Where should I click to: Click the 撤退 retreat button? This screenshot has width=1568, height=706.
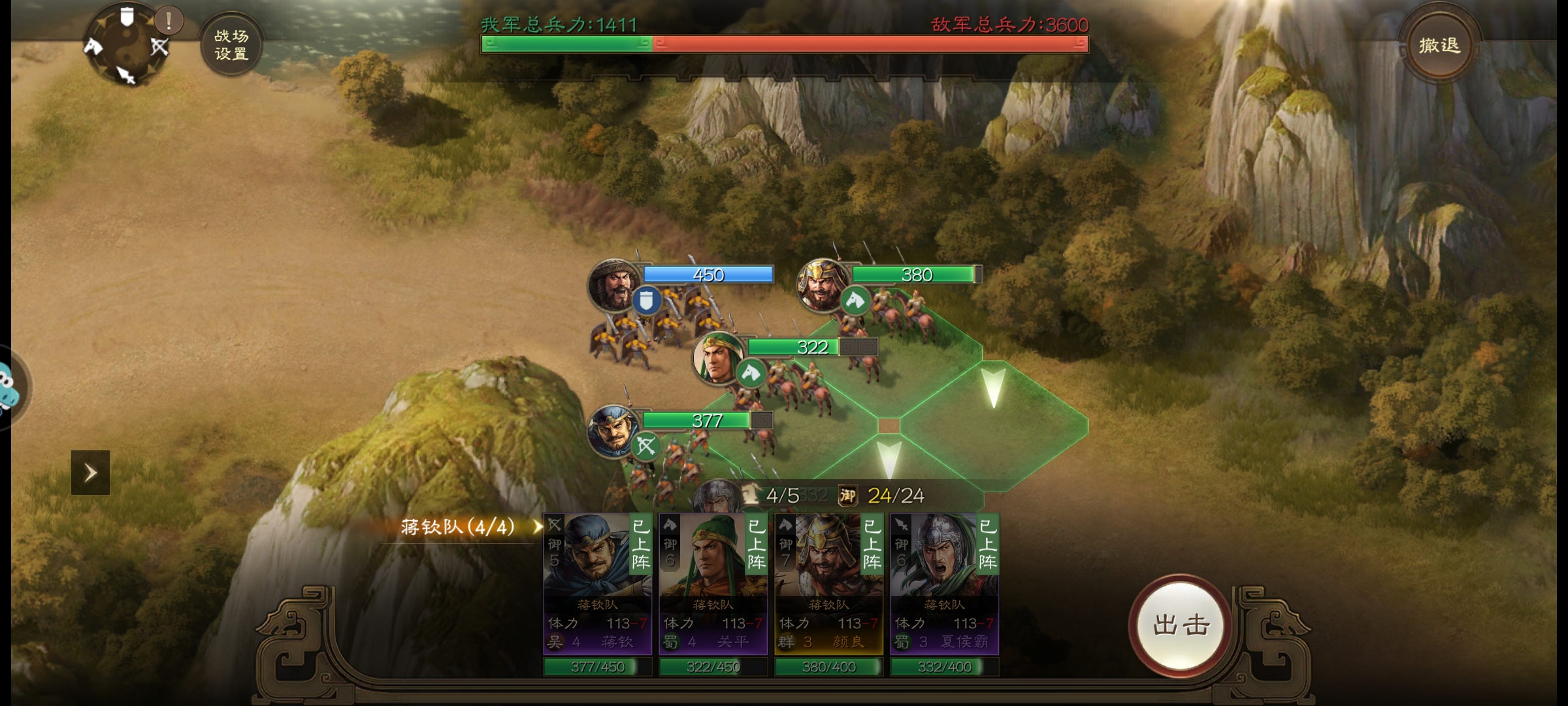[x=1438, y=45]
